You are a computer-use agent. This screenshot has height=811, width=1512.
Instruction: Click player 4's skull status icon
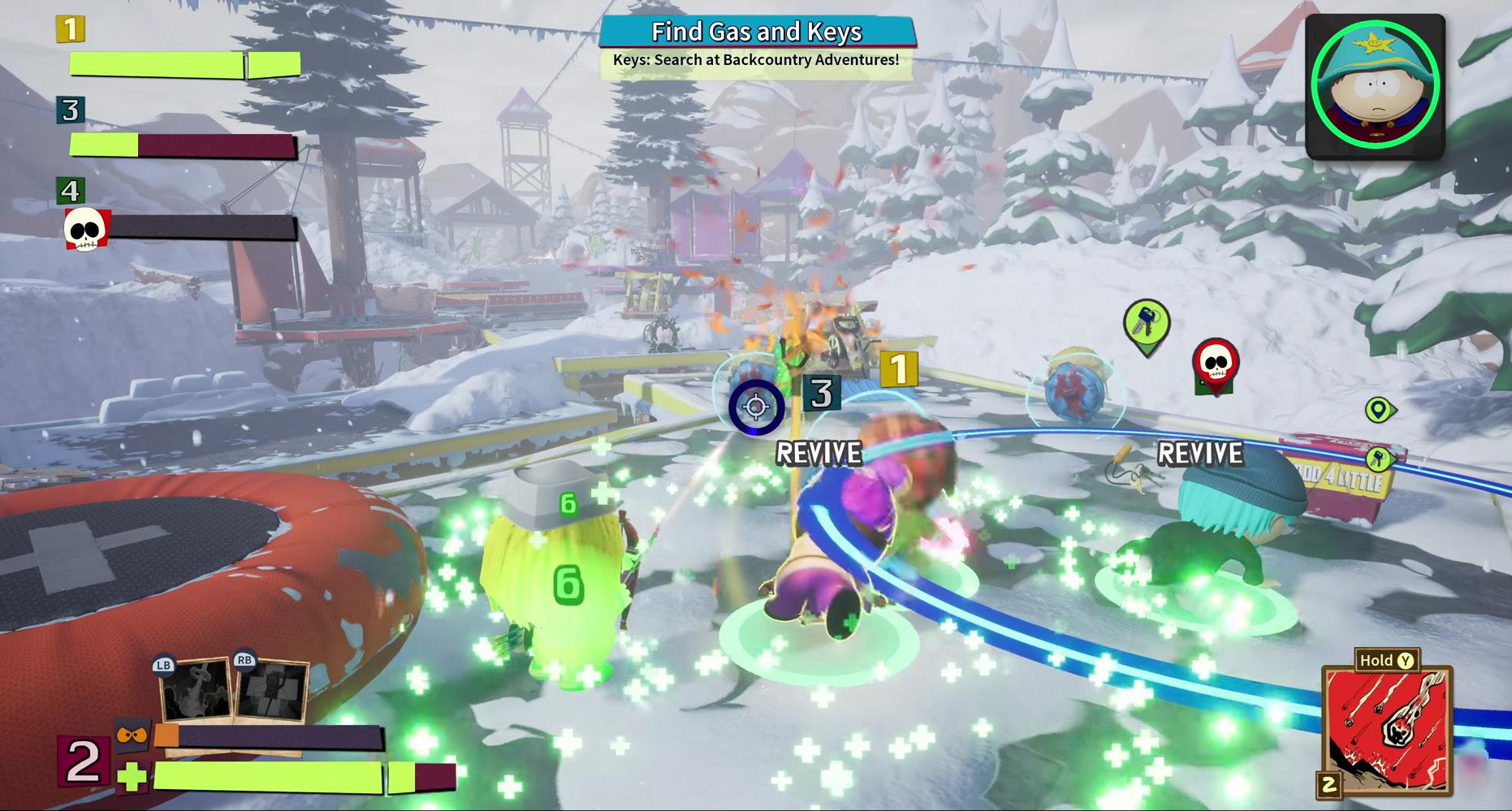tap(86, 228)
